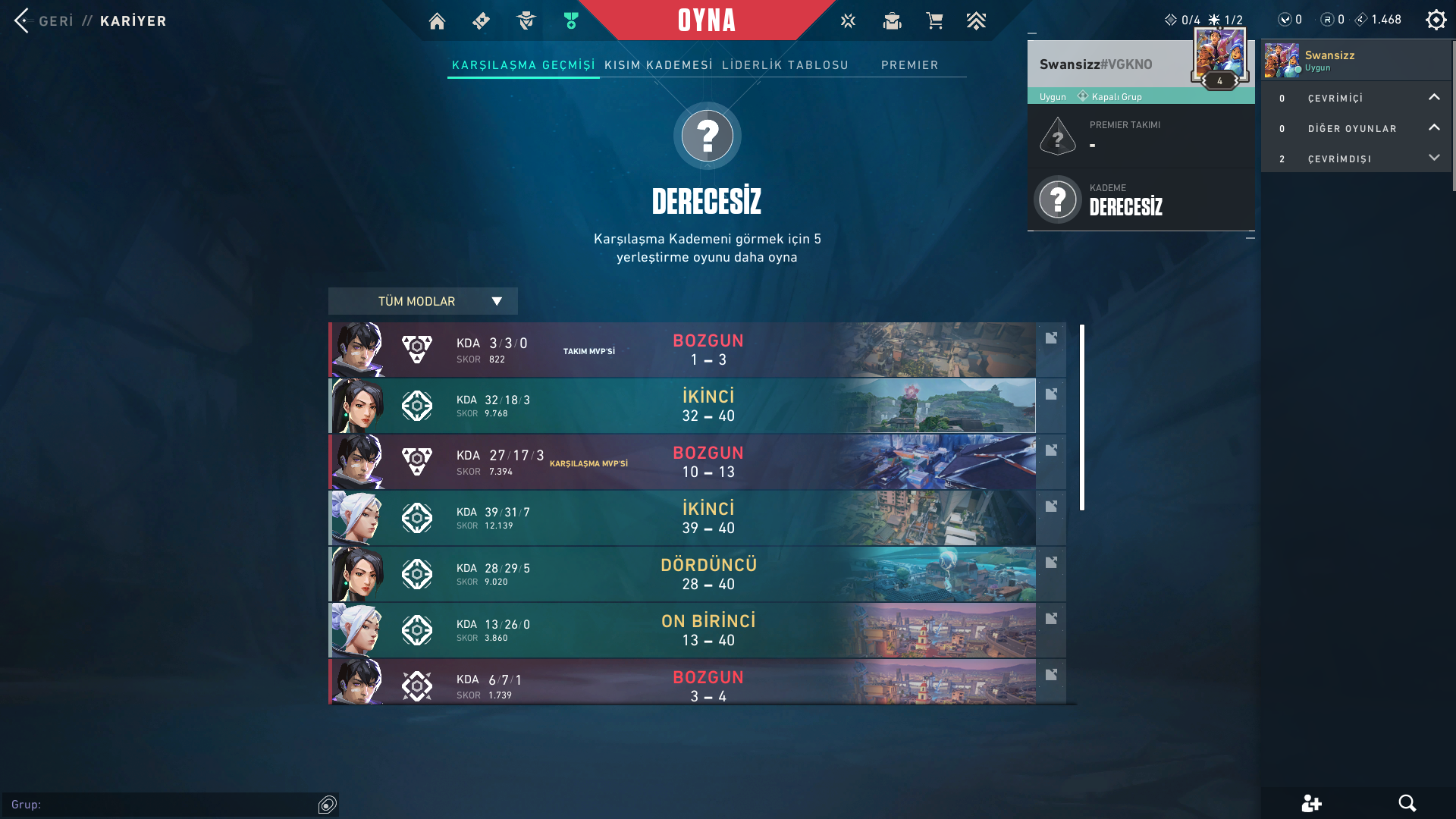Select the Karşılaşma Geçmişi tab
1456x819 pixels.
click(x=523, y=65)
